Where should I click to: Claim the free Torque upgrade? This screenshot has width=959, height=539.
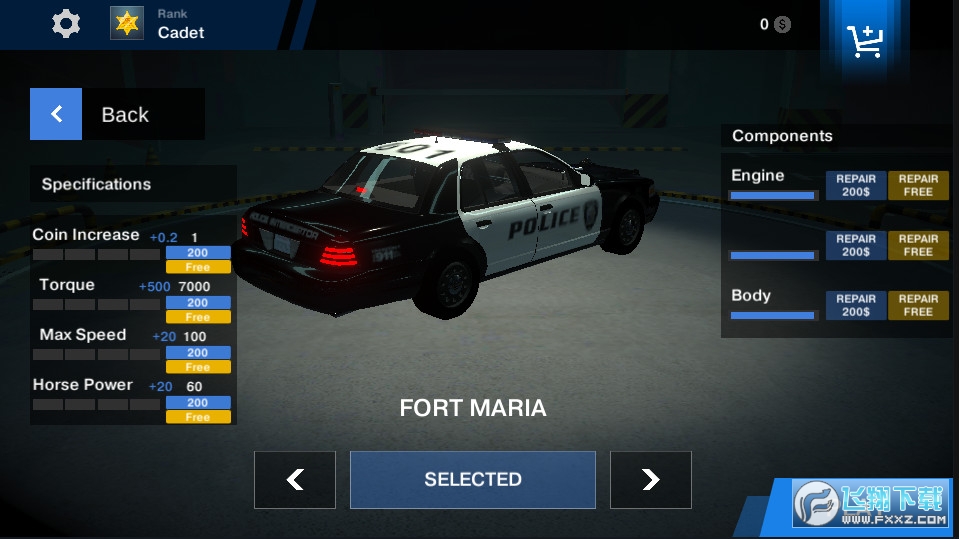click(x=198, y=317)
